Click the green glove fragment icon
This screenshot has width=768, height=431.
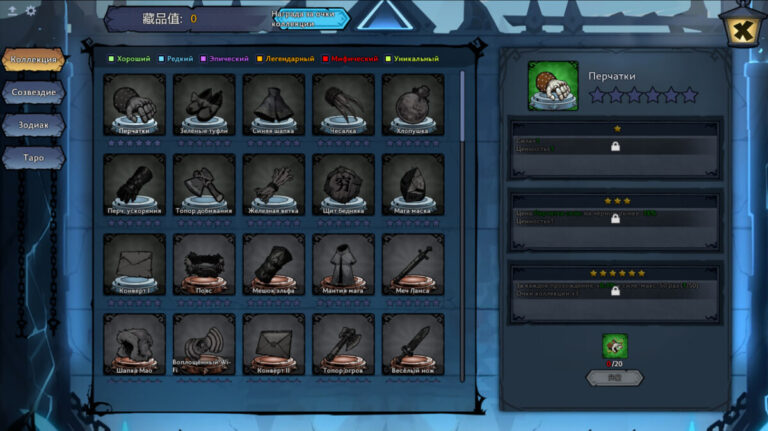(615, 346)
